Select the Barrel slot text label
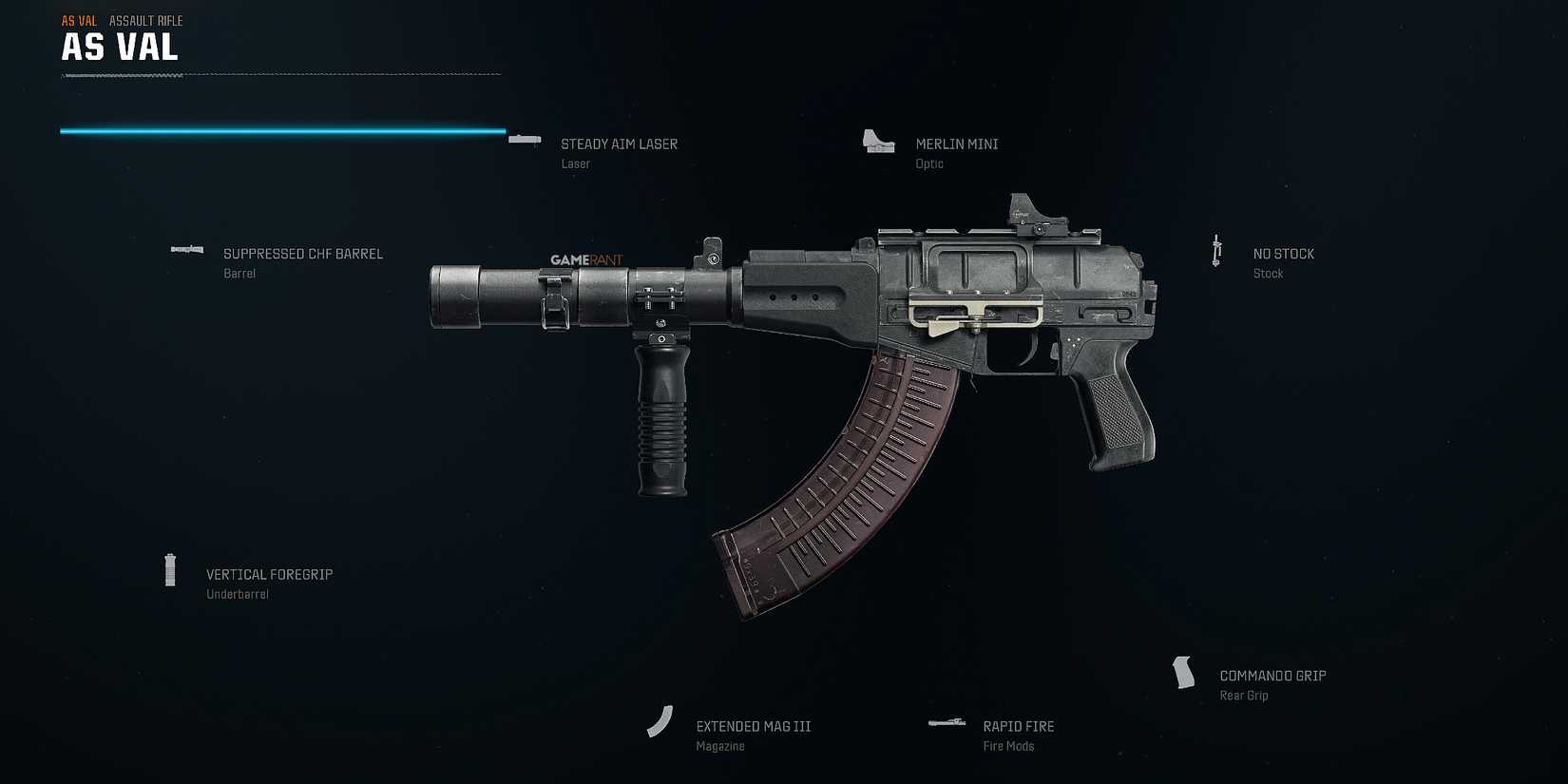Viewport: 1568px width, 784px height. pyautogui.click(x=239, y=274)
